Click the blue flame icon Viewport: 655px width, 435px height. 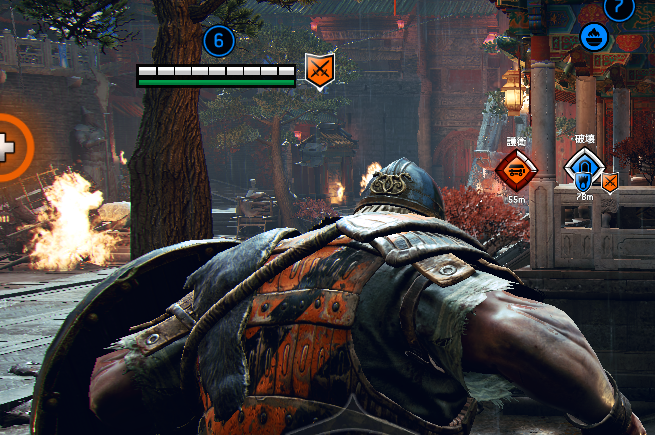594,38
